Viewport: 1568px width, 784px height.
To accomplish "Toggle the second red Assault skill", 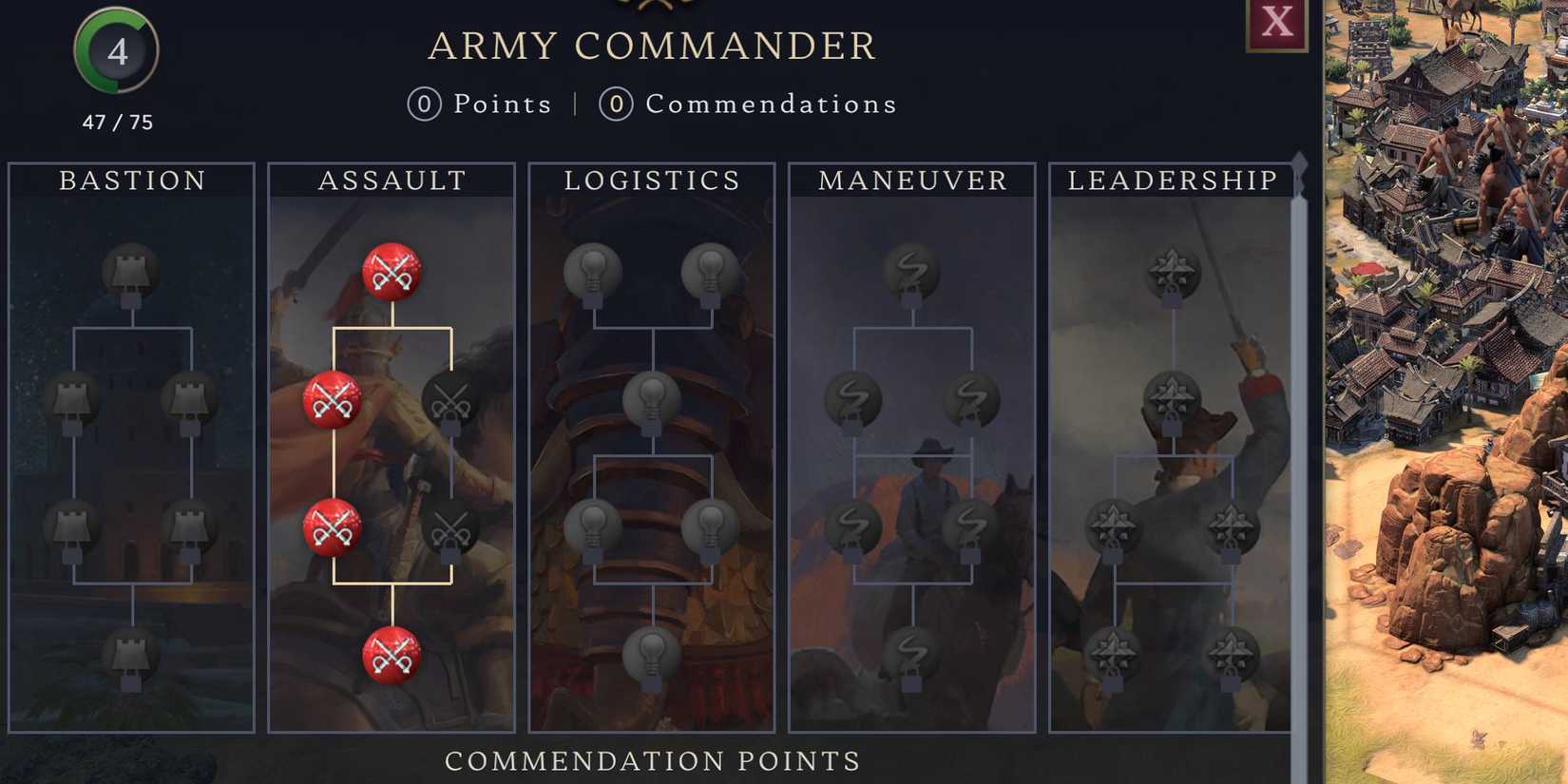I will pos(333,399).
